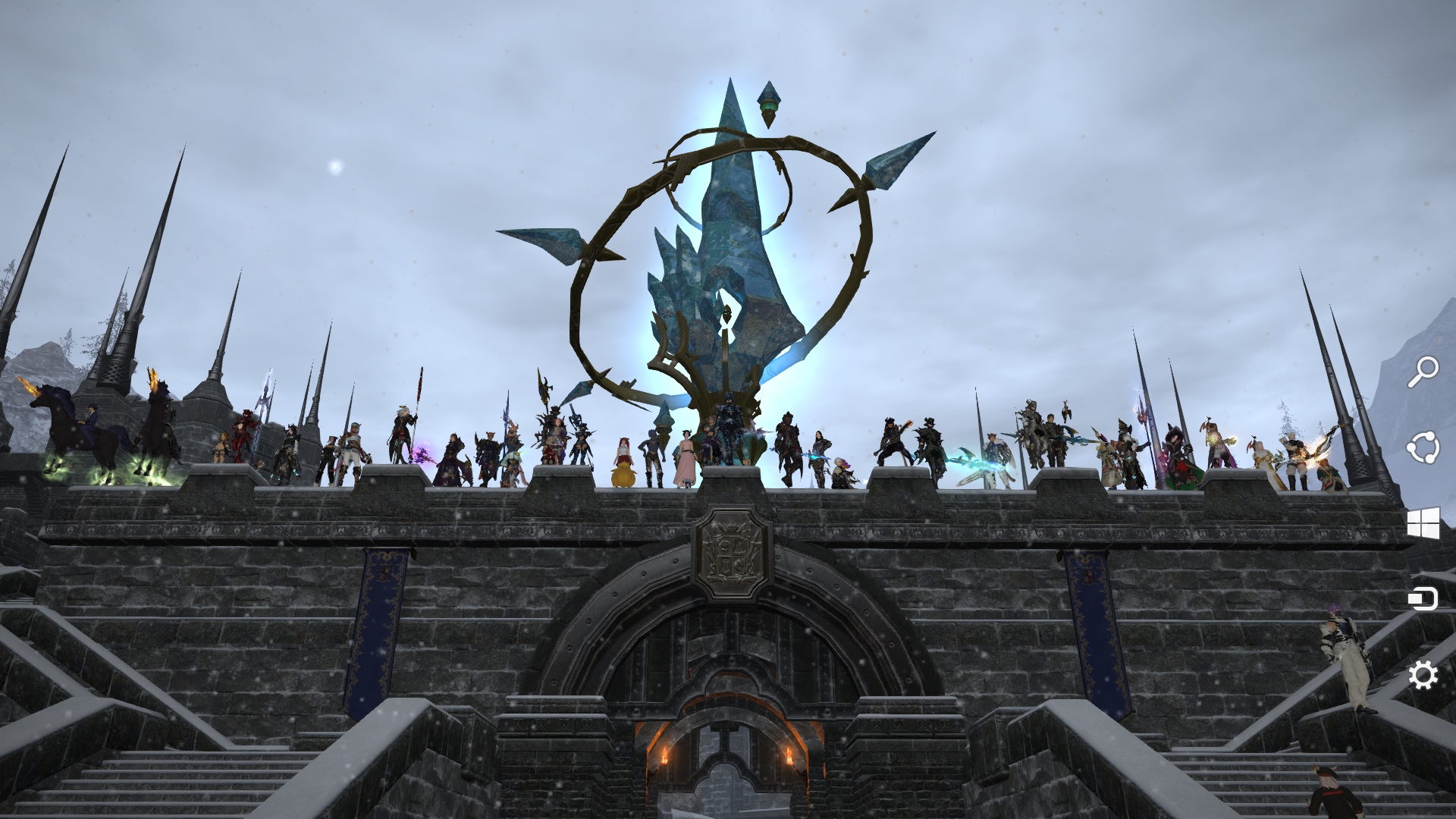Click the red-haired character near the crystal
The width and height of the screenshot is (1456, 819).
tap(623, 447)
